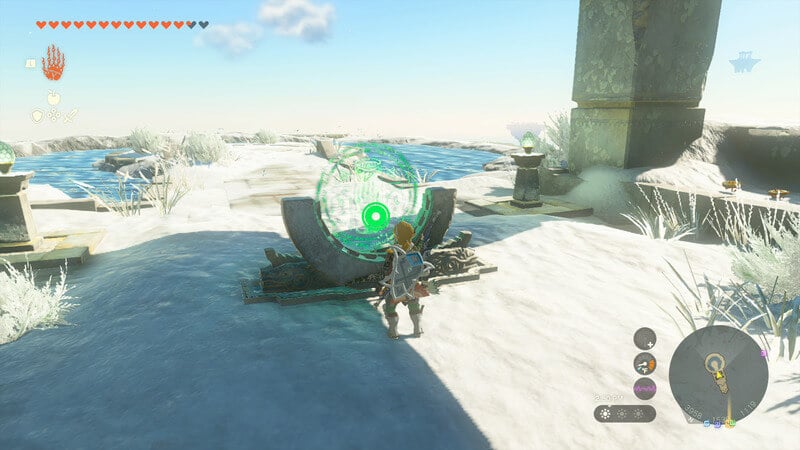Screen dimensions: 800x450
Task: Select the purple sound wave noise meter
Action: click(x=645, y=389)
